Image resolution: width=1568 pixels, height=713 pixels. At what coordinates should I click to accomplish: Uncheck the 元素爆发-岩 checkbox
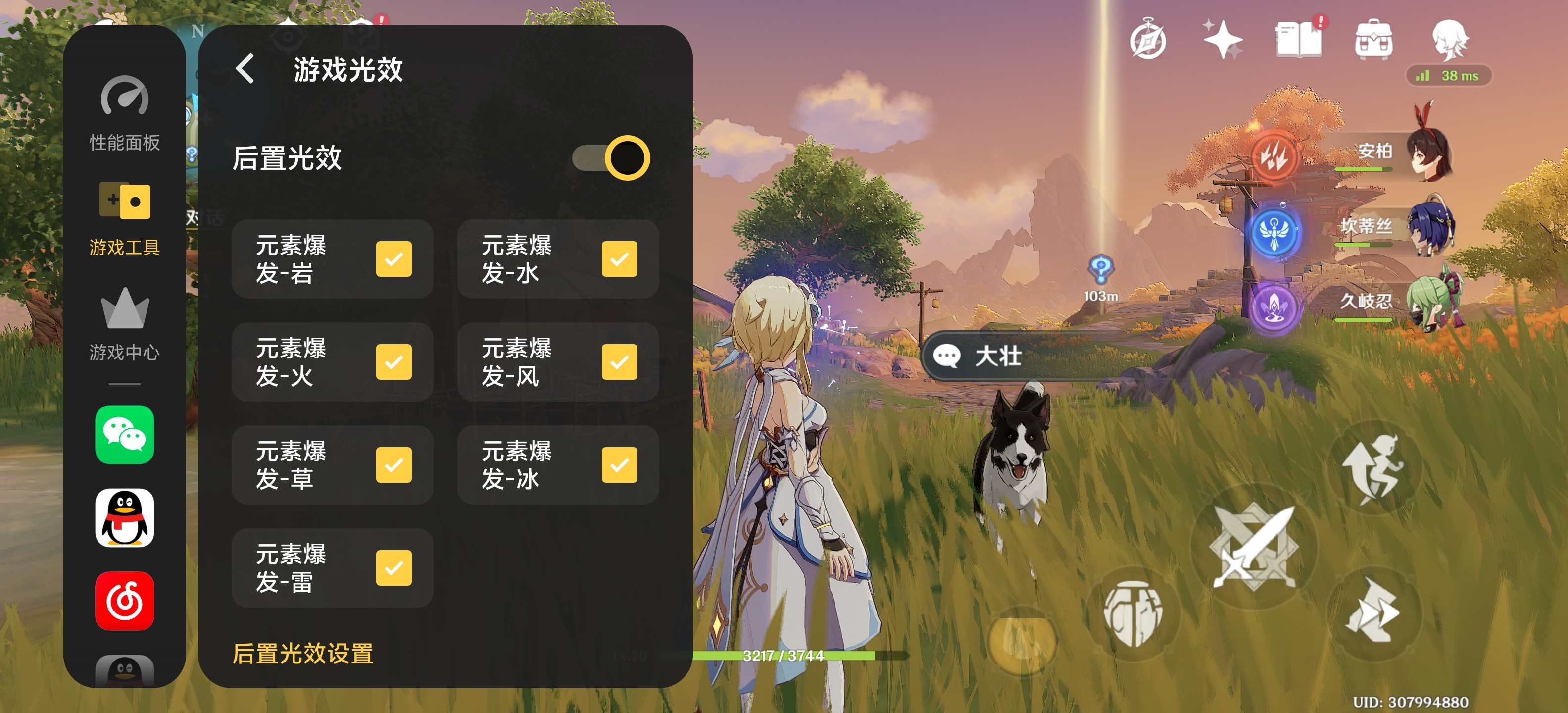tap(393, 259)
